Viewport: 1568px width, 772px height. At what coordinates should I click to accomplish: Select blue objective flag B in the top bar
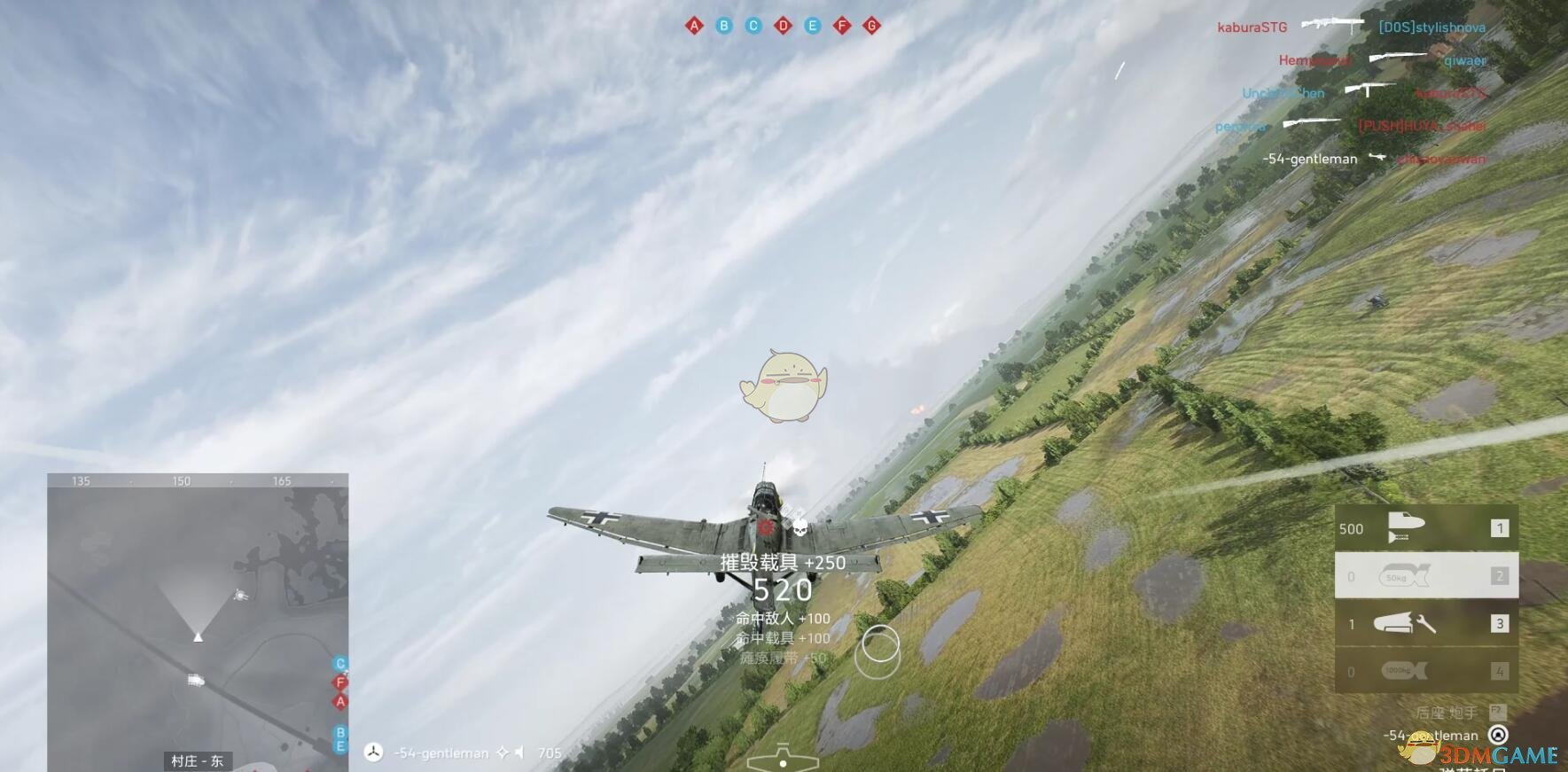point(724,26)
